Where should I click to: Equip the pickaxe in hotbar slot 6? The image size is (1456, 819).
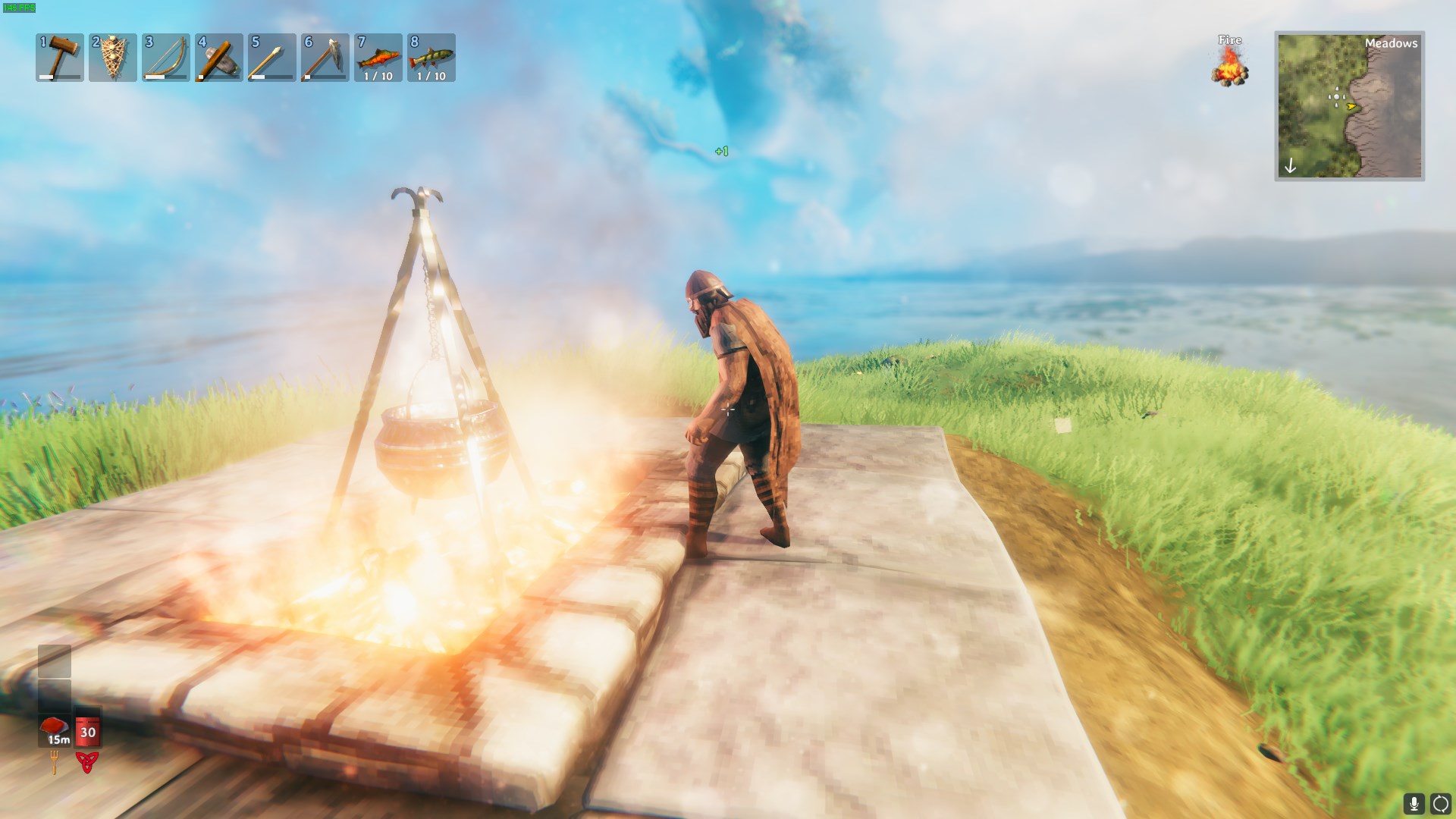(325, 57)
